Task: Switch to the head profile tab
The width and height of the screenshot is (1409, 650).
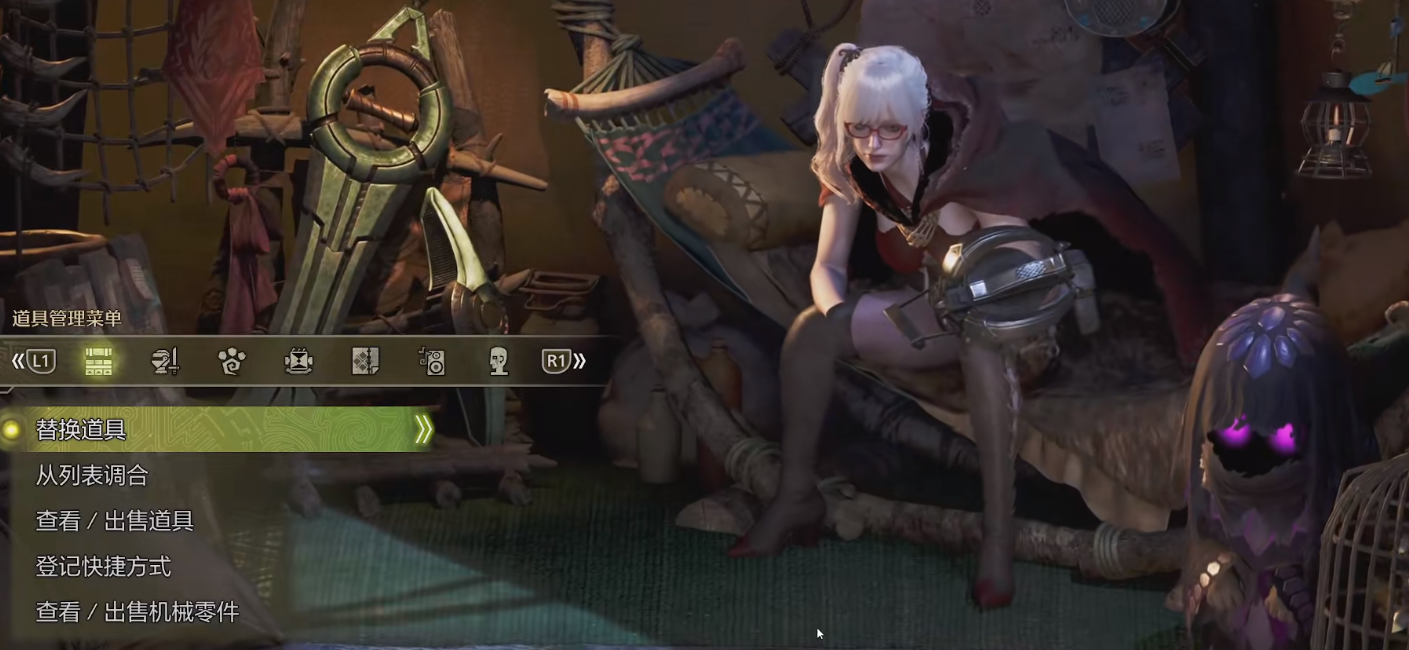Action: [x=498, y=361]
